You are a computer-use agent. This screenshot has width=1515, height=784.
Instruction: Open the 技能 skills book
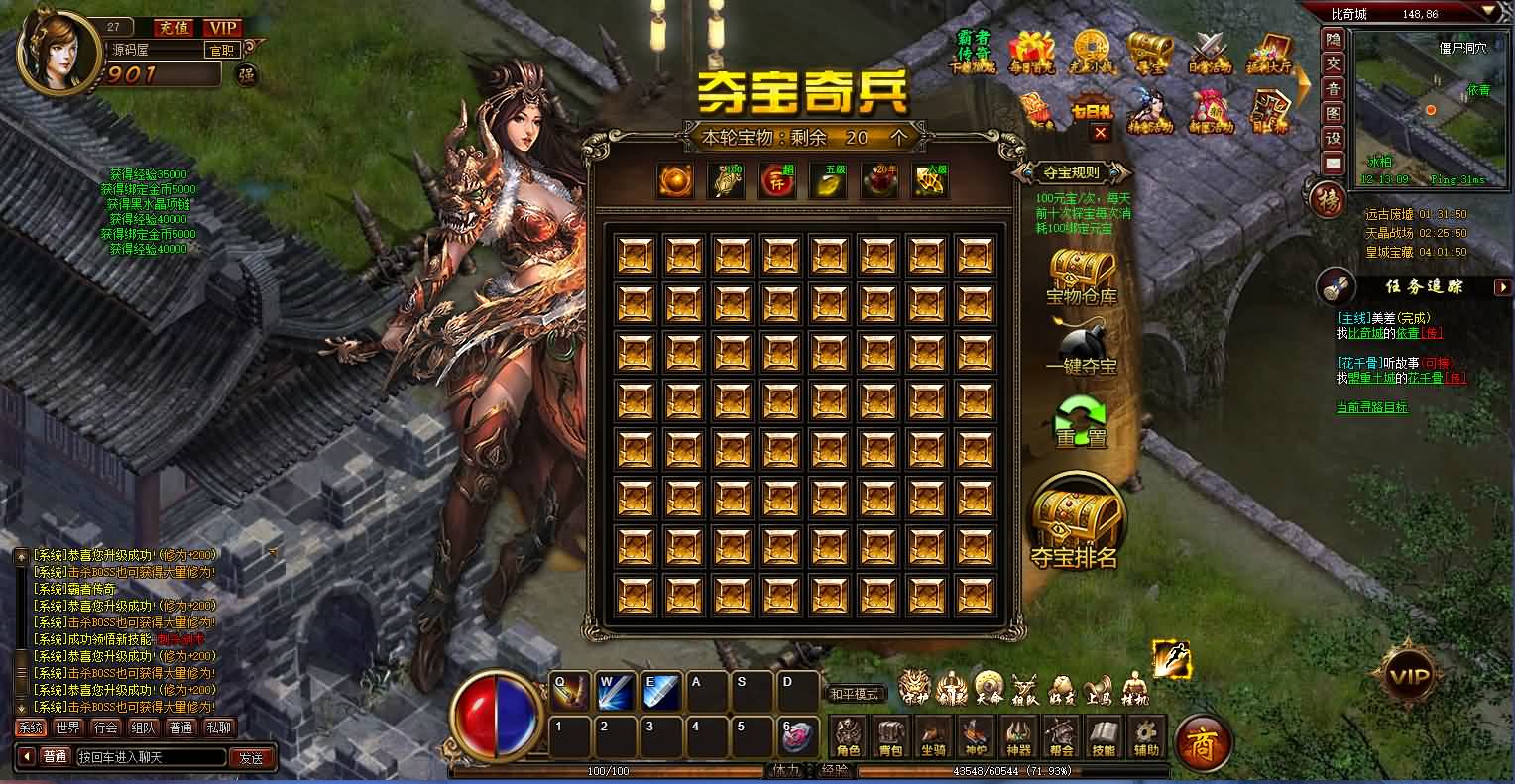(1104, 737)
